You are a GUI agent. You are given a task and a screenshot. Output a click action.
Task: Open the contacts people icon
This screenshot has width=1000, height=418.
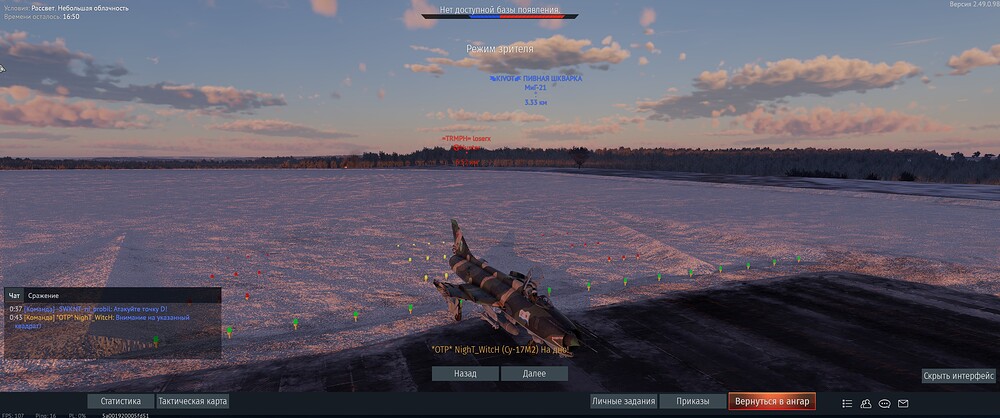[866, 403]
